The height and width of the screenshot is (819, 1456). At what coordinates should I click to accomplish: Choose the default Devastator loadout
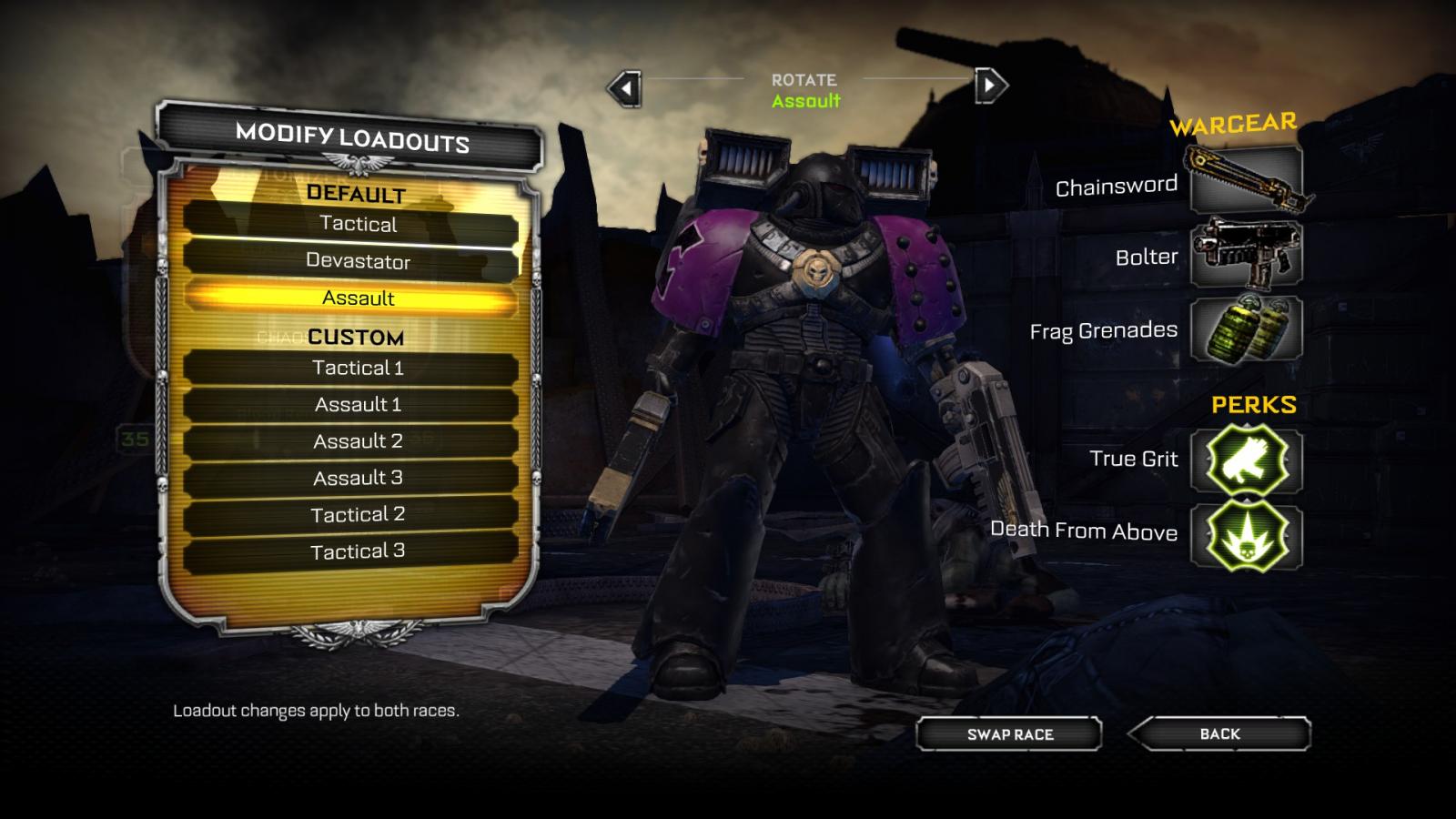(x=358, y=261)
